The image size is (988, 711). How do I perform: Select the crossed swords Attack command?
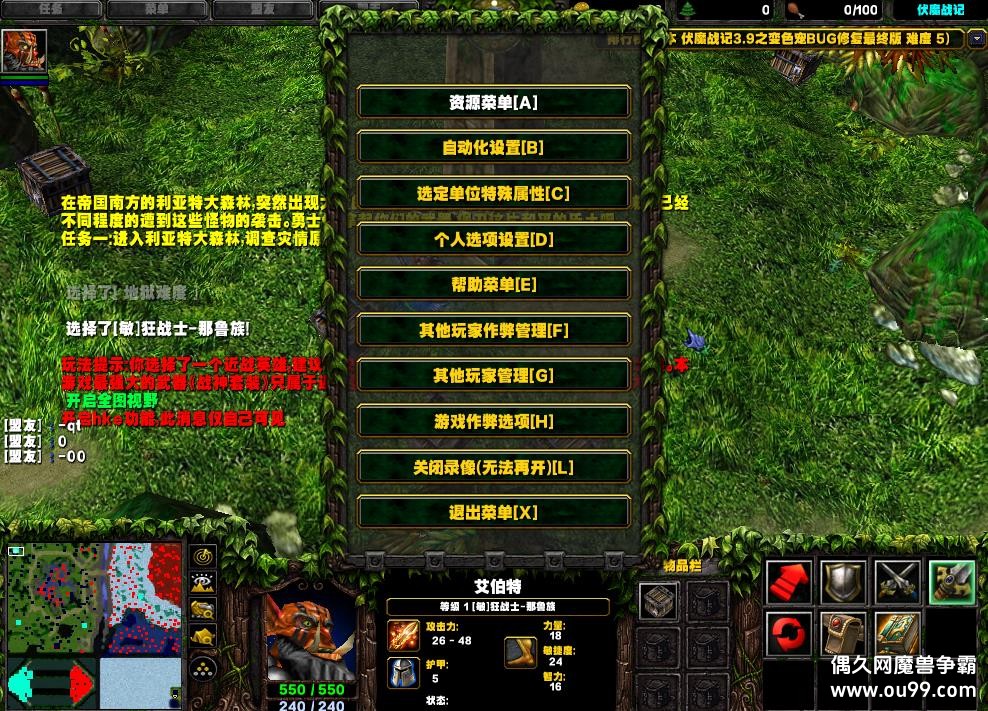(x=897, y=583)
